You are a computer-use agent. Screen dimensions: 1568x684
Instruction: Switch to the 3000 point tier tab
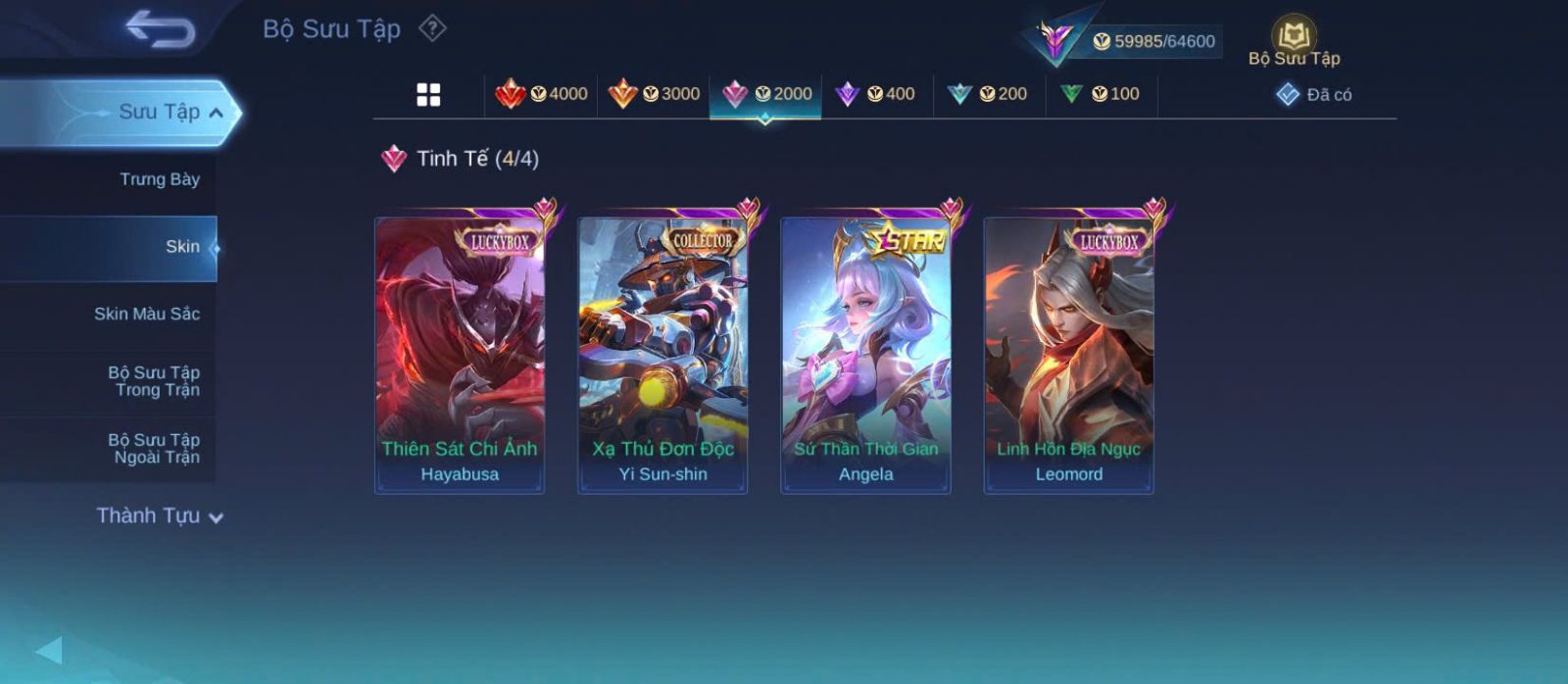click(x=654, y=94)
